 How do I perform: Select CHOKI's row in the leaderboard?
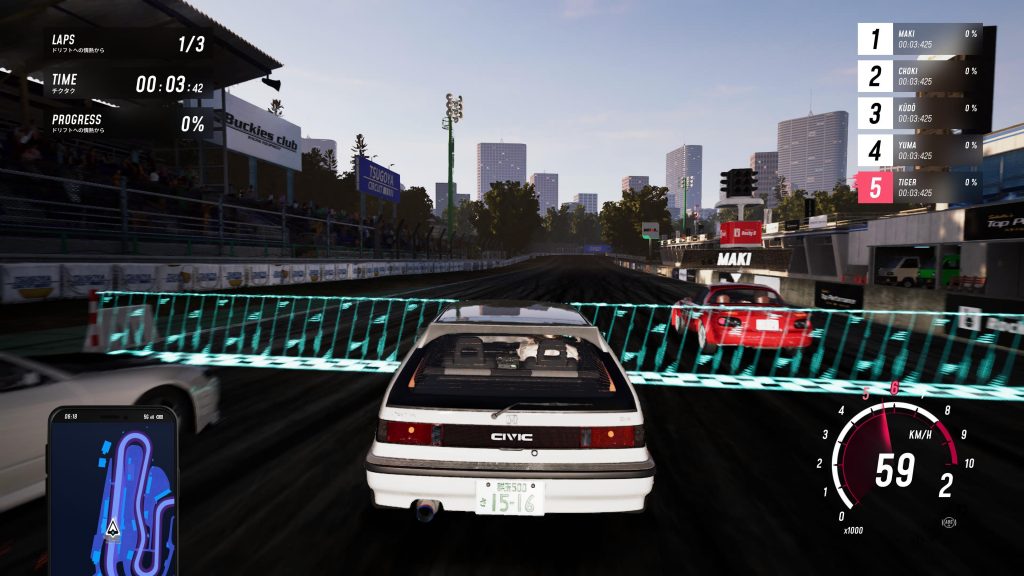(920, 76)
